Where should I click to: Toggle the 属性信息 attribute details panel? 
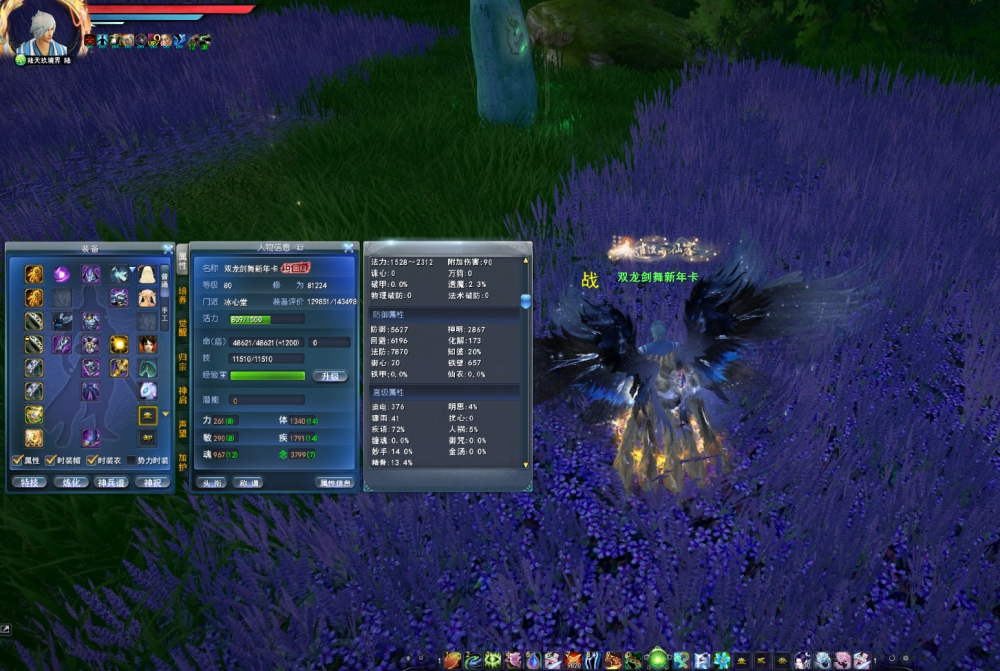point(334,482)
